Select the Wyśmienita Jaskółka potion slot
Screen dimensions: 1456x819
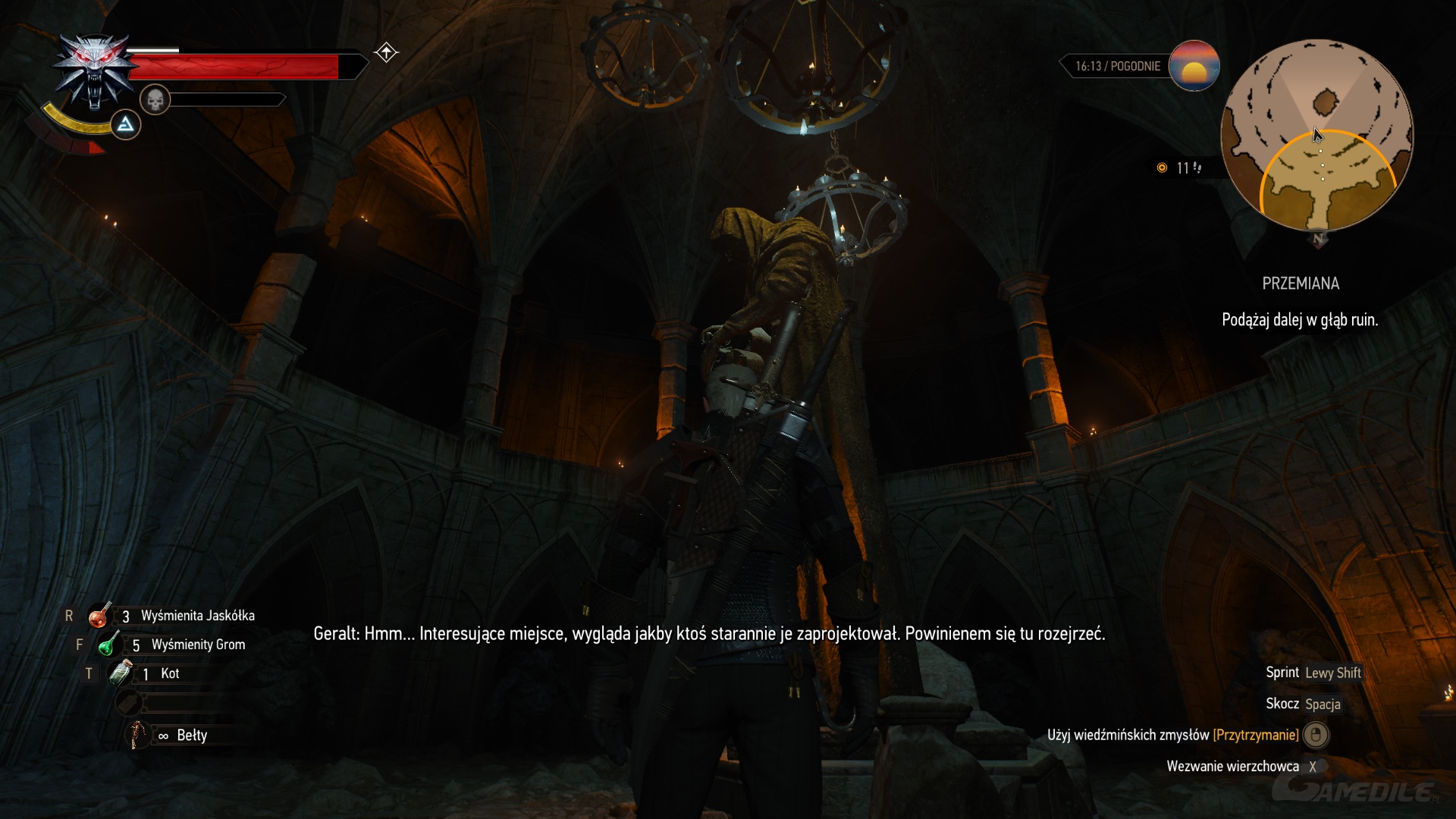coord(99,616)
